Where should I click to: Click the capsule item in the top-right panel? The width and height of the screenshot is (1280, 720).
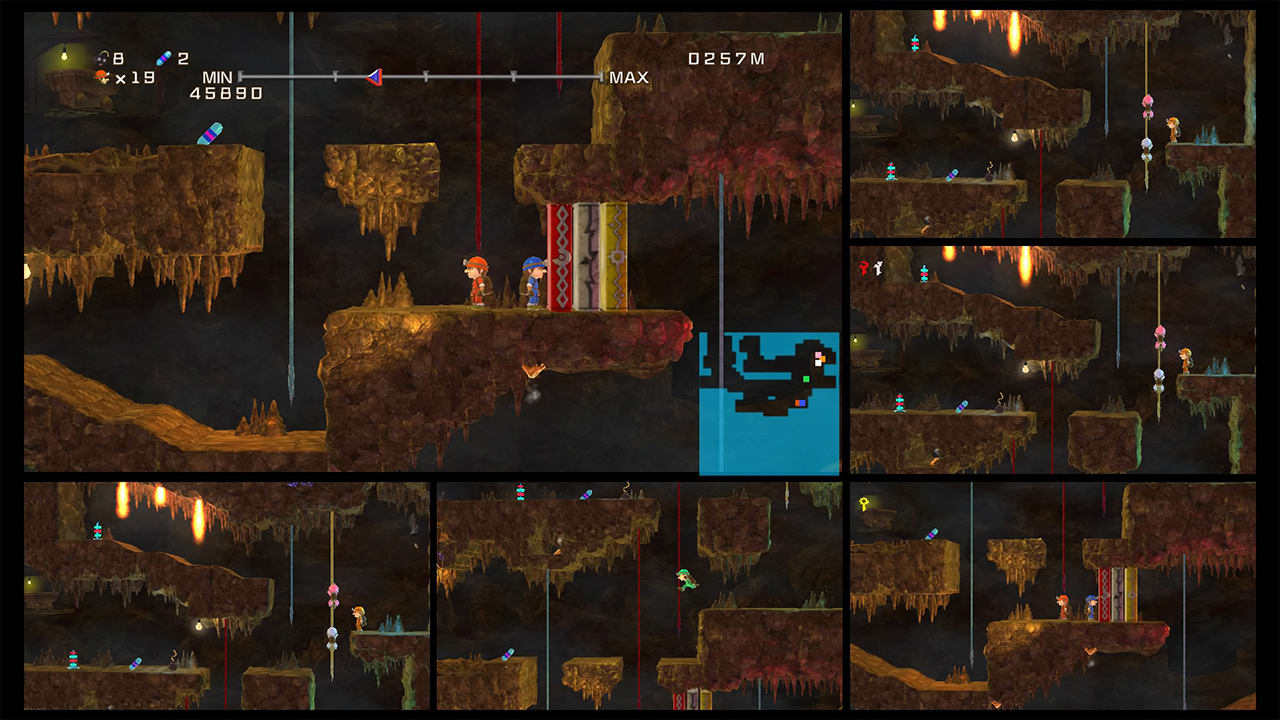coord(952,175)
